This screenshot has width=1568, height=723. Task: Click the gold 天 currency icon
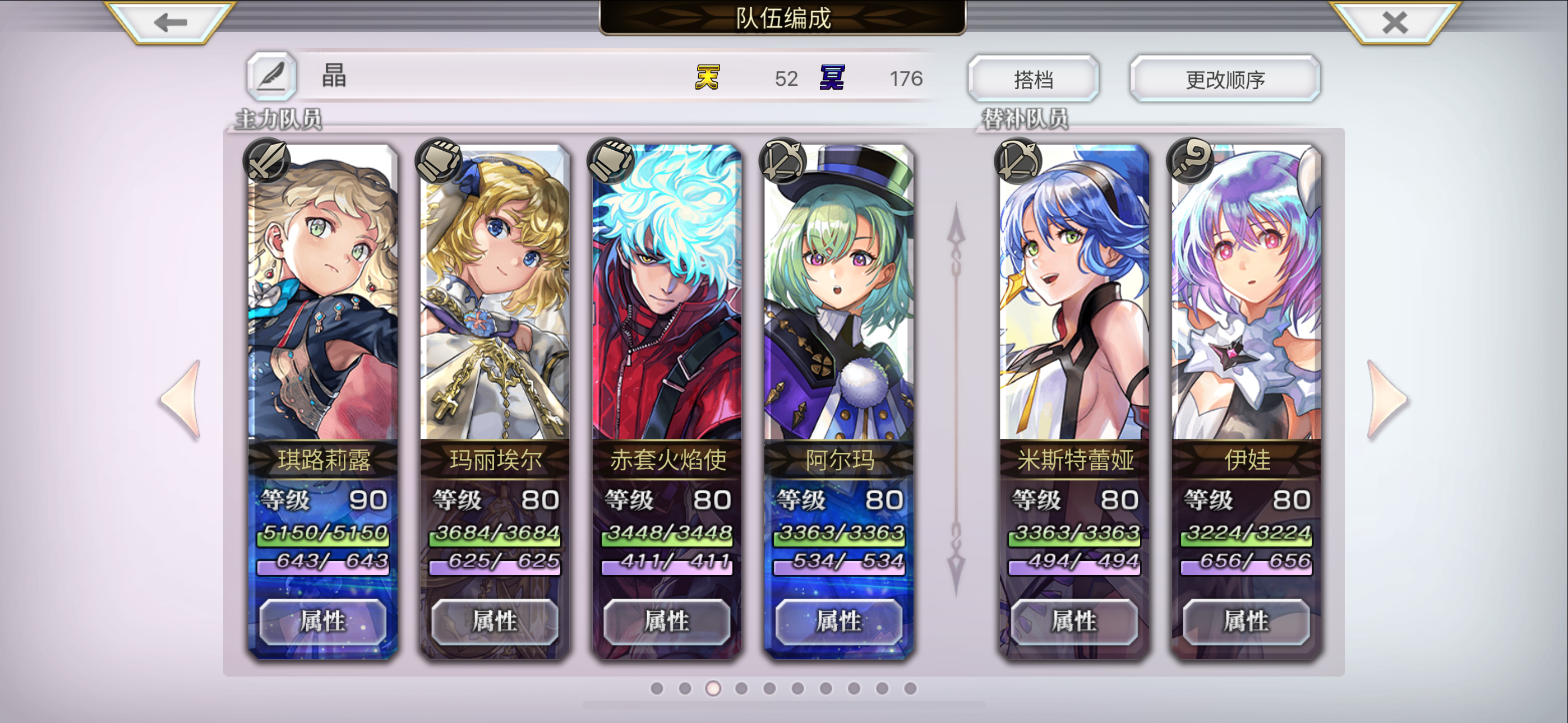[x=706, y=78]
